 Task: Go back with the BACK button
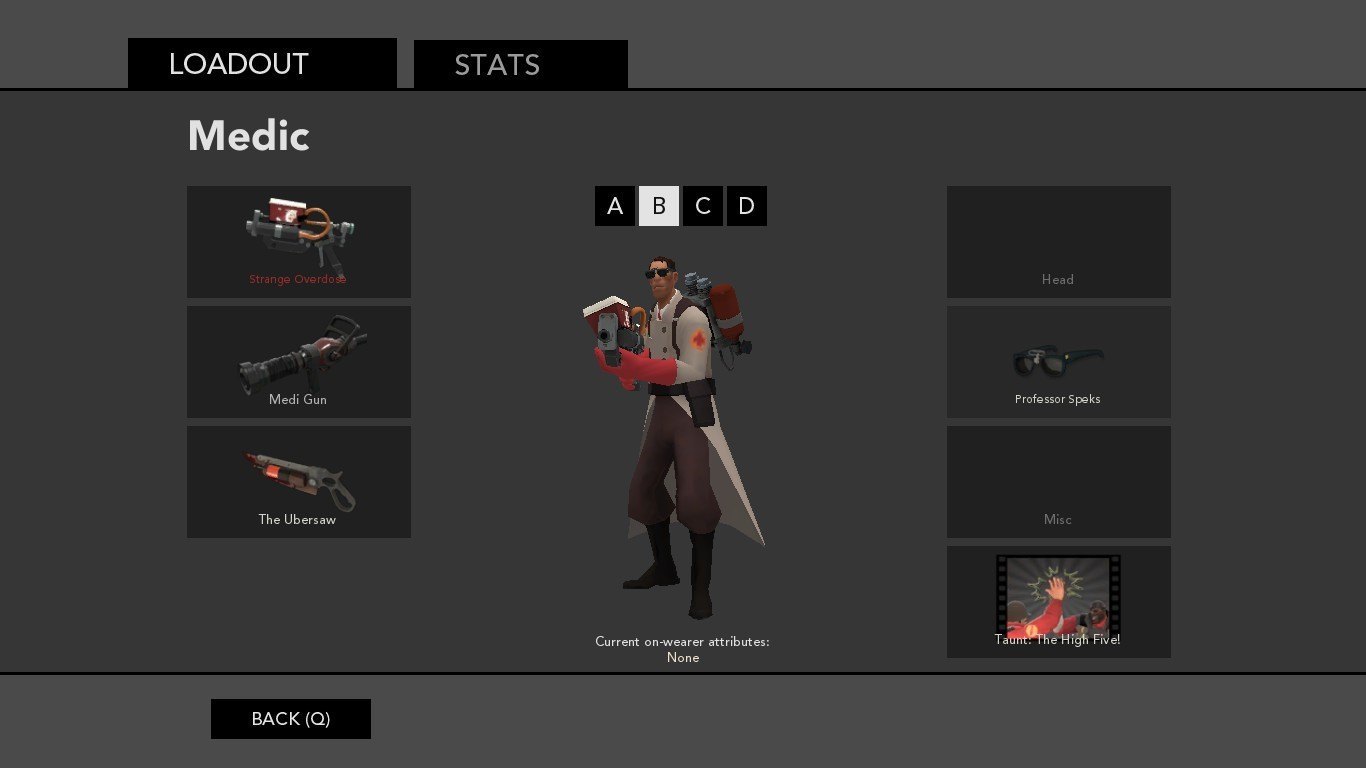tap(291, 719)
